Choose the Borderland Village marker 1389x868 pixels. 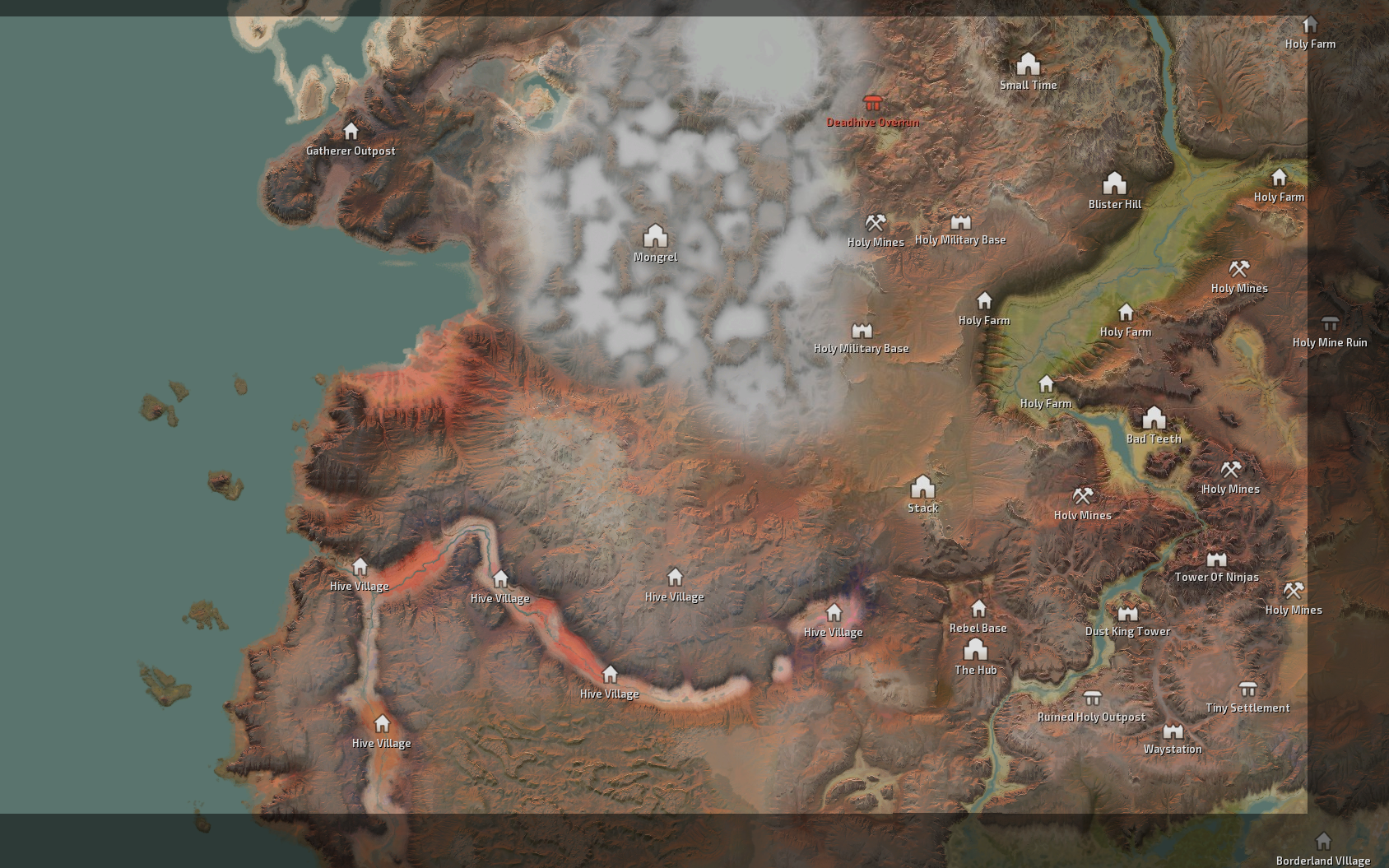click(x=1323, y=842)
